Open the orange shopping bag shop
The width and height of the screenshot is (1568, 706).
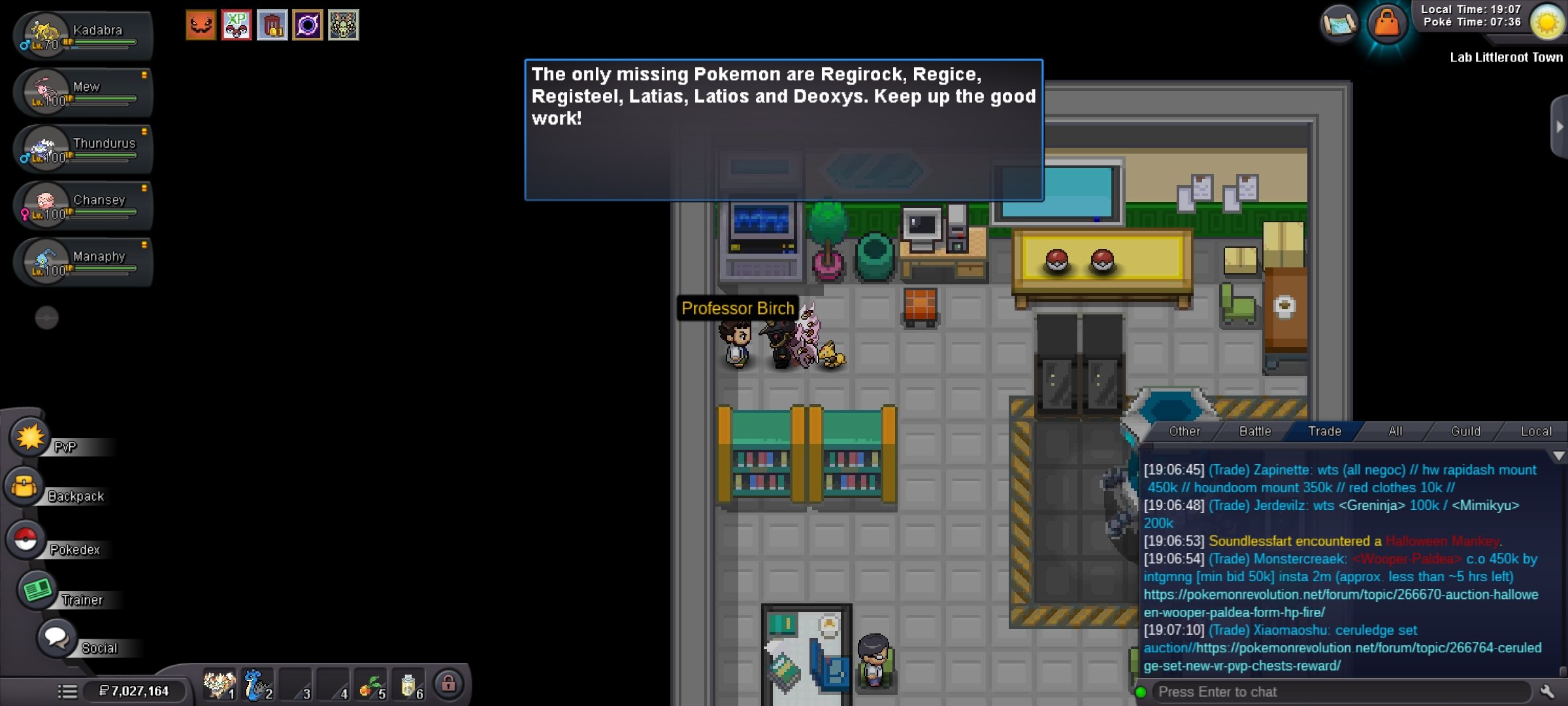pos(1387,25)
